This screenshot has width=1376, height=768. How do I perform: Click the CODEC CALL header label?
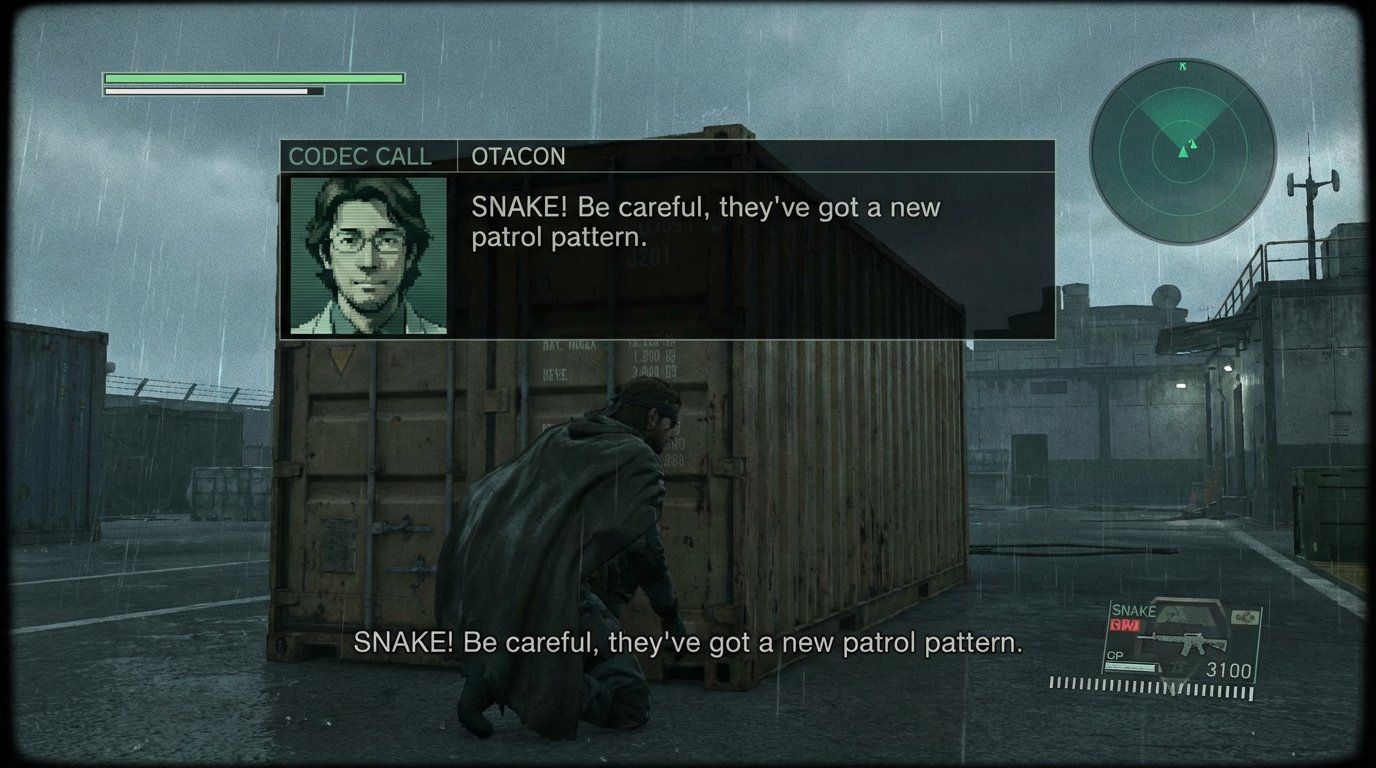359,157
